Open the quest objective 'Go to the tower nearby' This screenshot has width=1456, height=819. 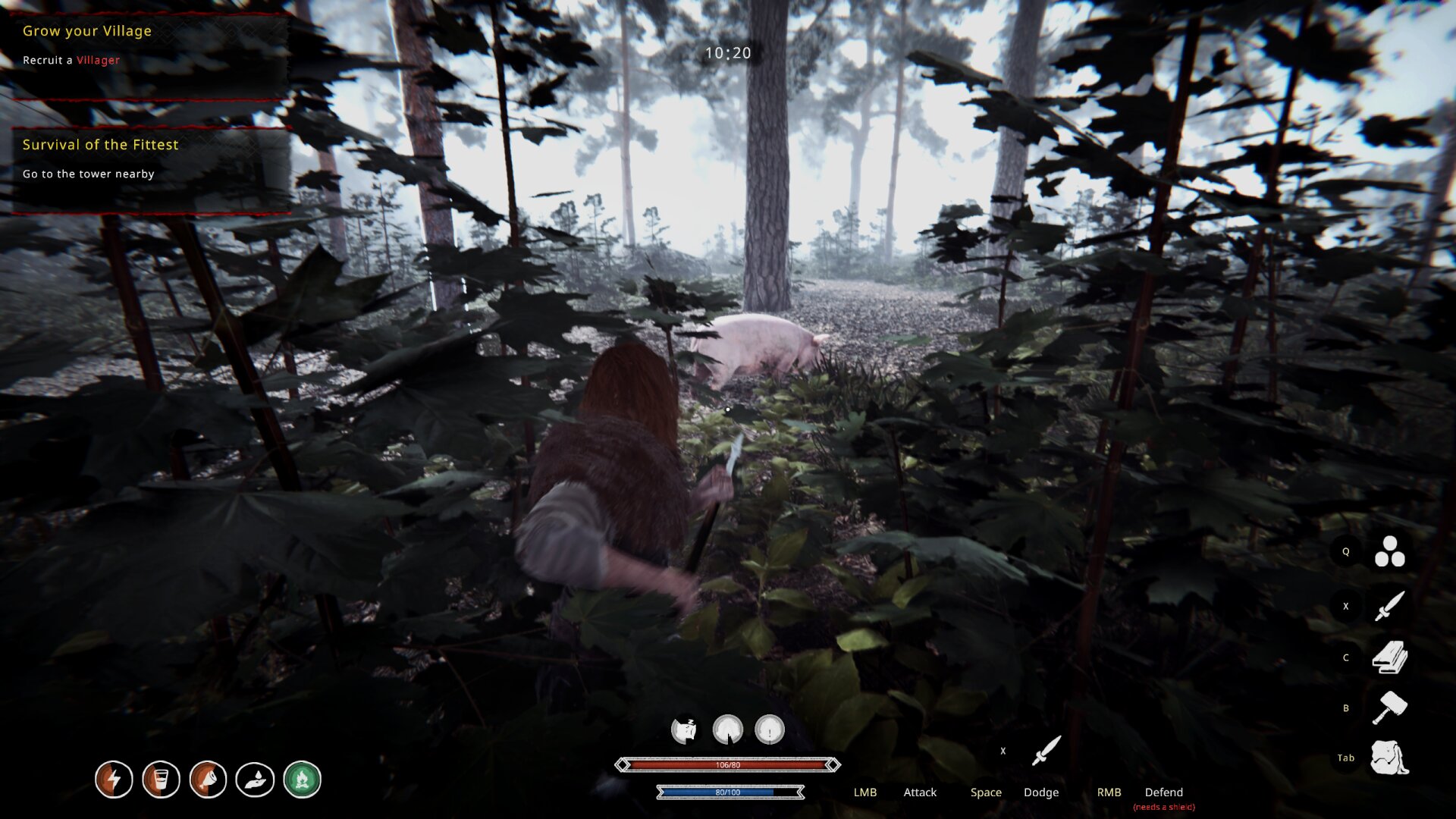pos(88,174)
